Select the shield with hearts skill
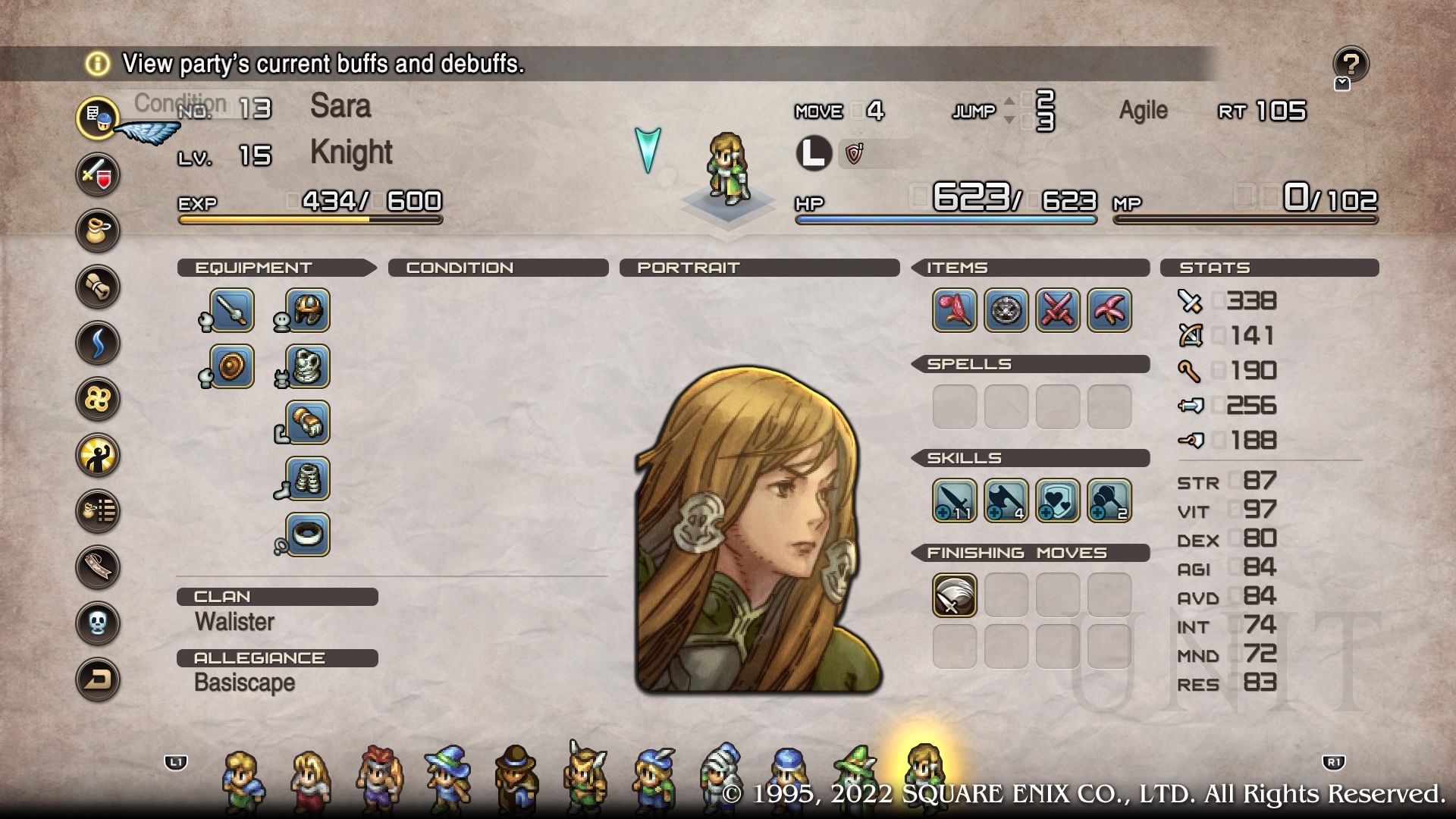Screen dimensions: 1456x819 point(1058,500)
